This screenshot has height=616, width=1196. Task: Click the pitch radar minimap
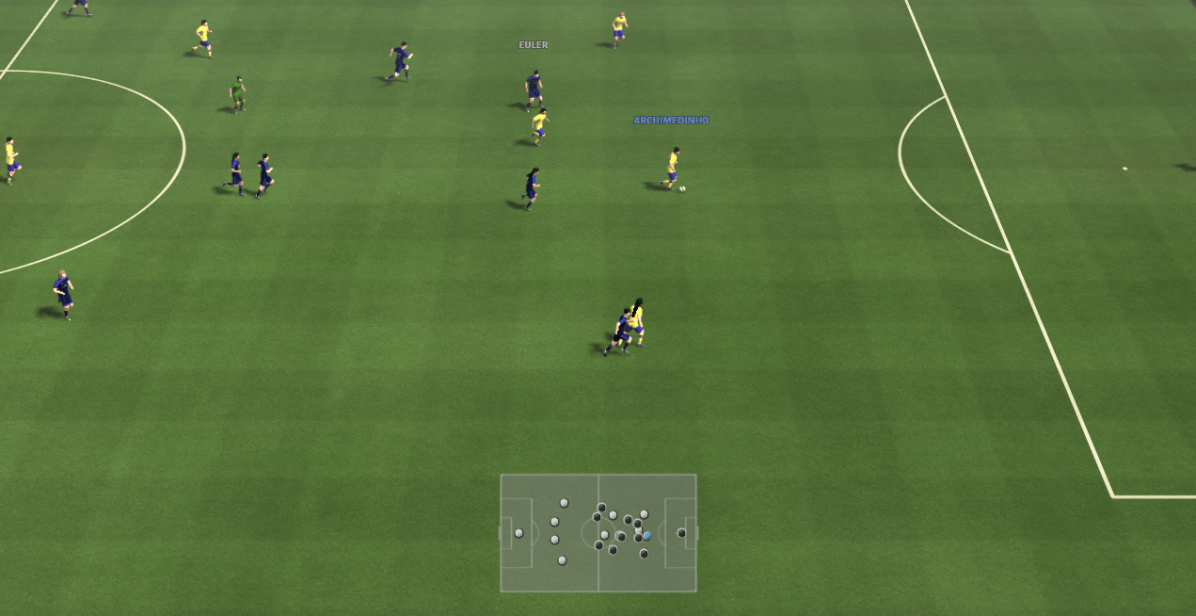pos(598,533)
